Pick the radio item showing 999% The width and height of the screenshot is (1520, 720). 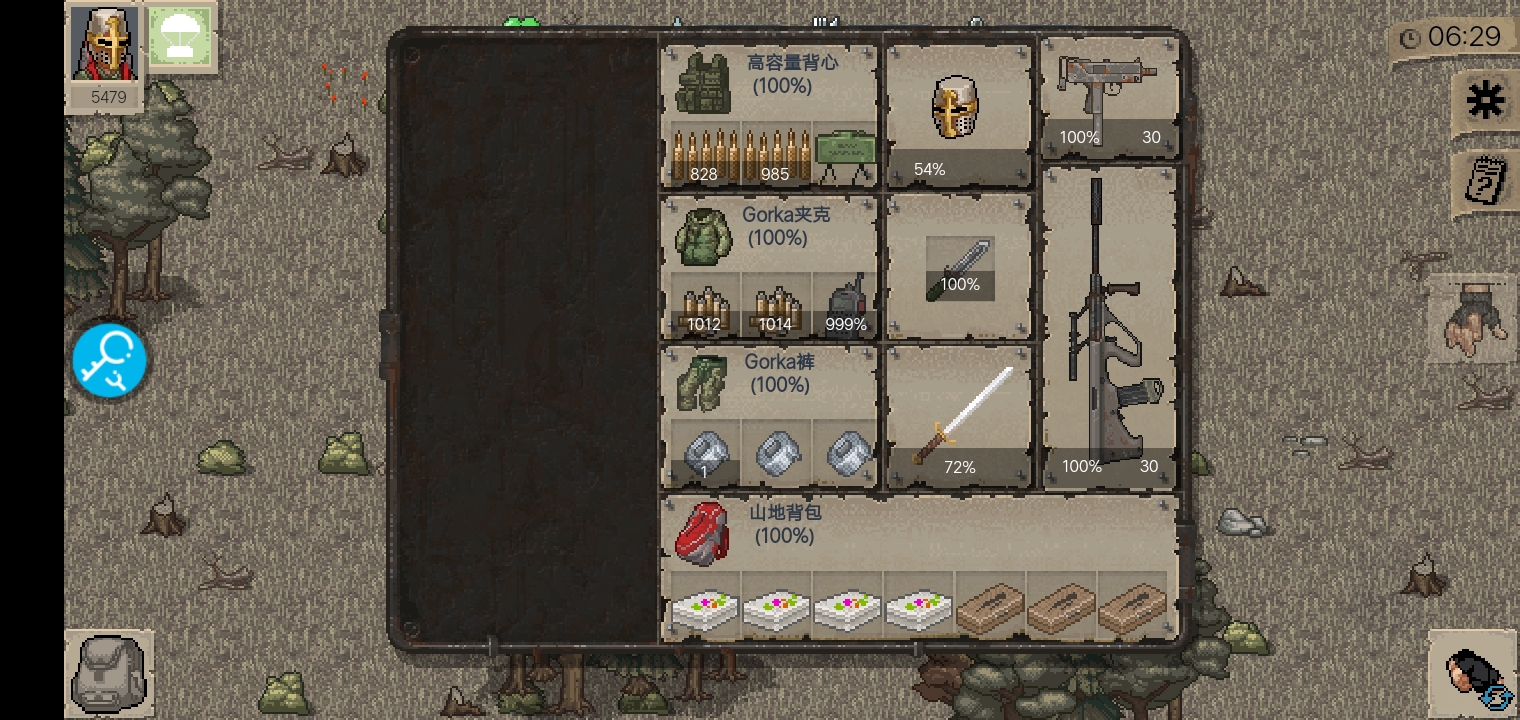(x=846, y=305)
